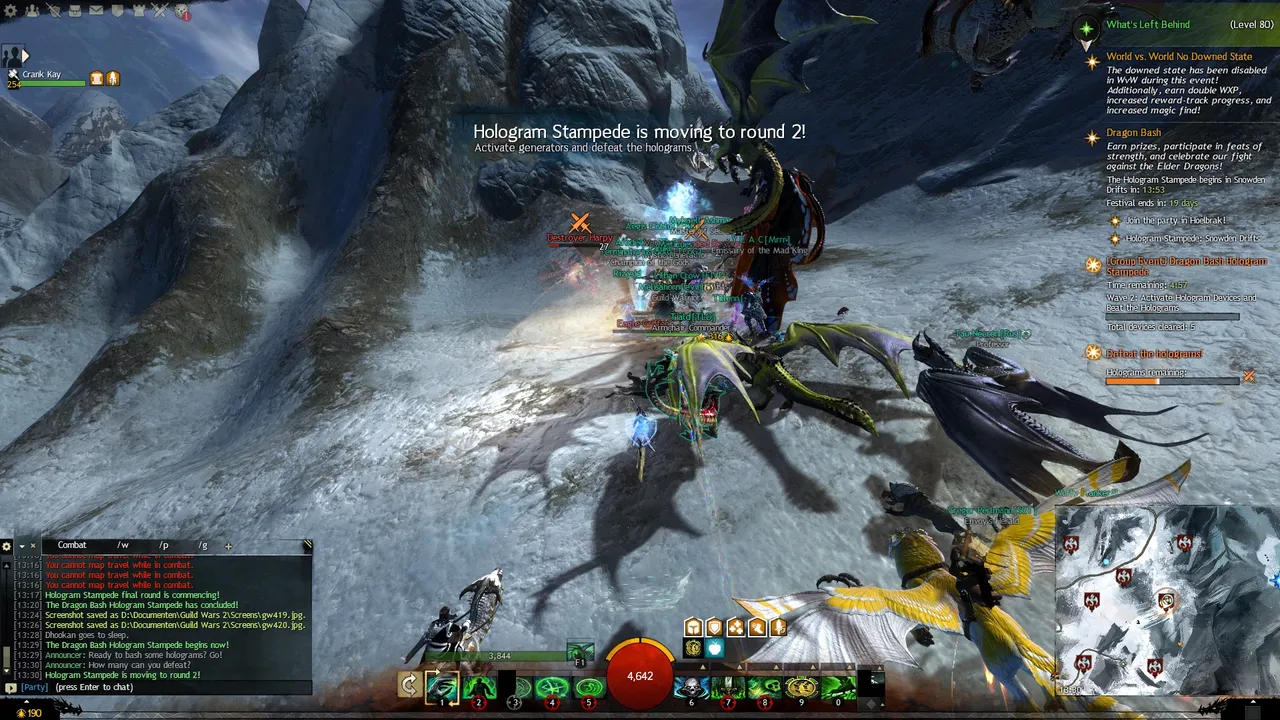Expand the party panel arrow near Crank Kay
The image size is (1280, 720).
tap(25, 56)
